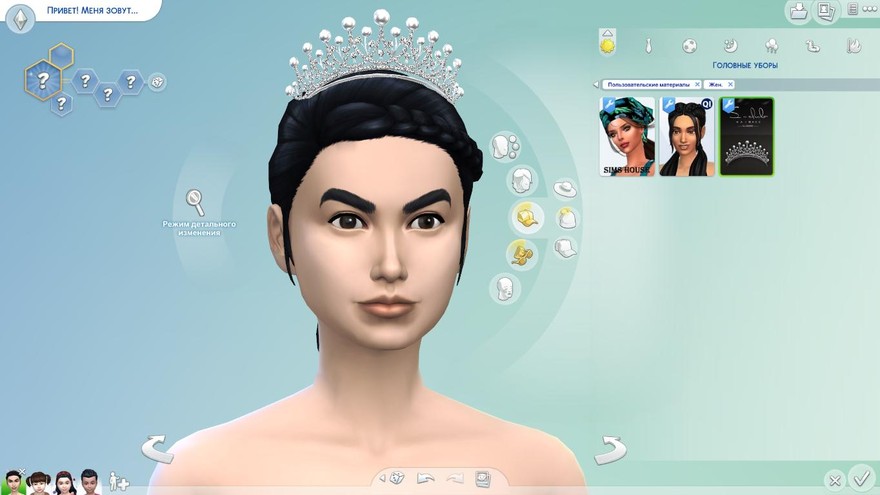Viewport: 880px width, 495px height.
Task: Click the plumbob icon next to the name
Action: [20, 18]
